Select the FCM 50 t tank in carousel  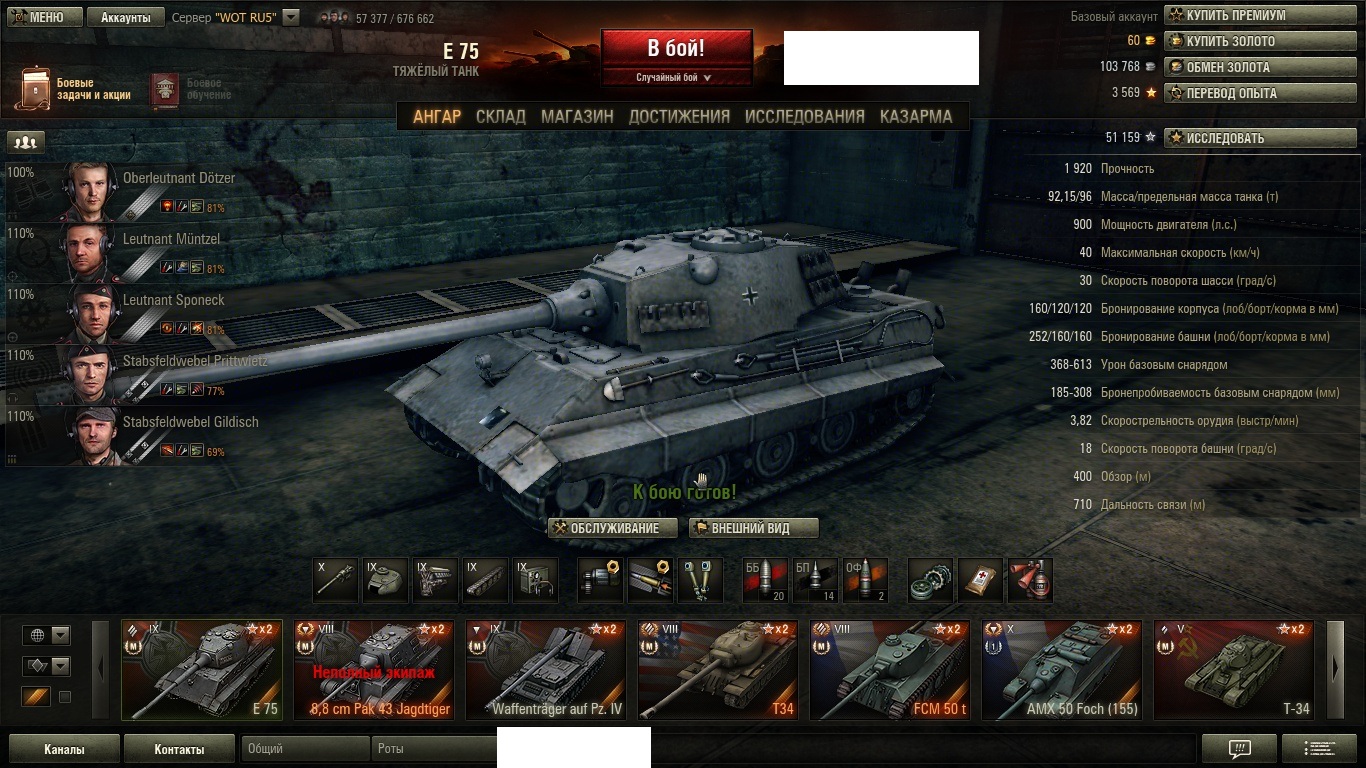tap(889, 670)
